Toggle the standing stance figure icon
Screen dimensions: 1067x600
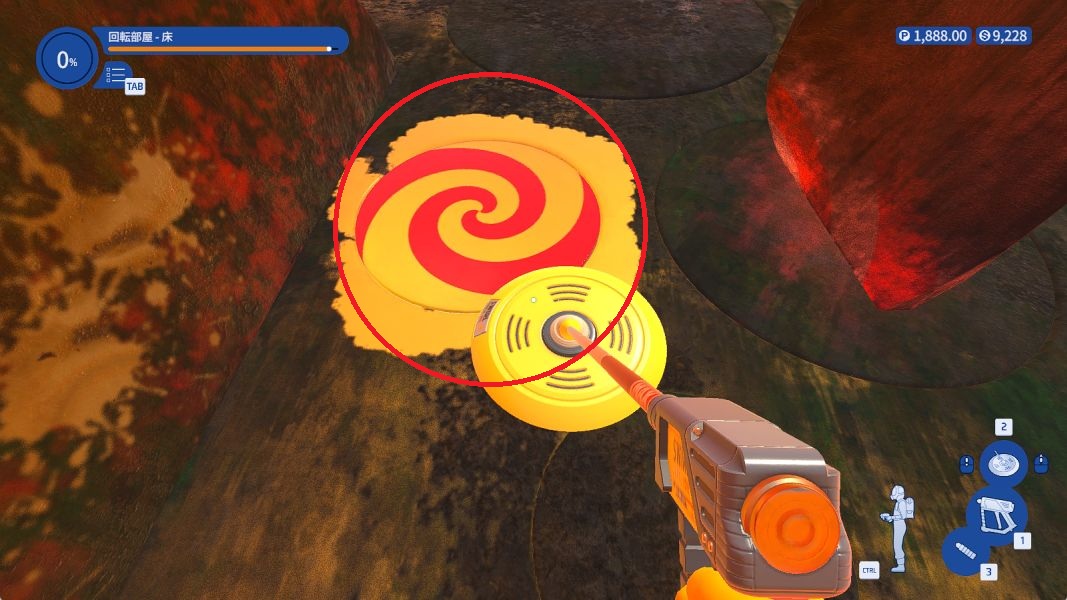899,528
